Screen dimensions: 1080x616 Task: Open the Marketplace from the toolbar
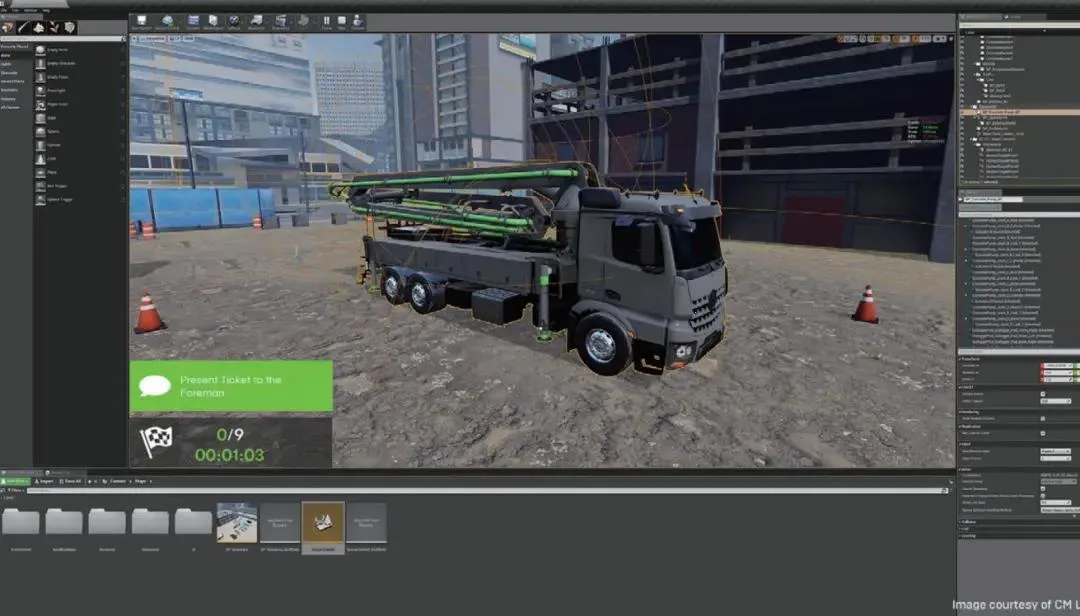pos(213,22)
